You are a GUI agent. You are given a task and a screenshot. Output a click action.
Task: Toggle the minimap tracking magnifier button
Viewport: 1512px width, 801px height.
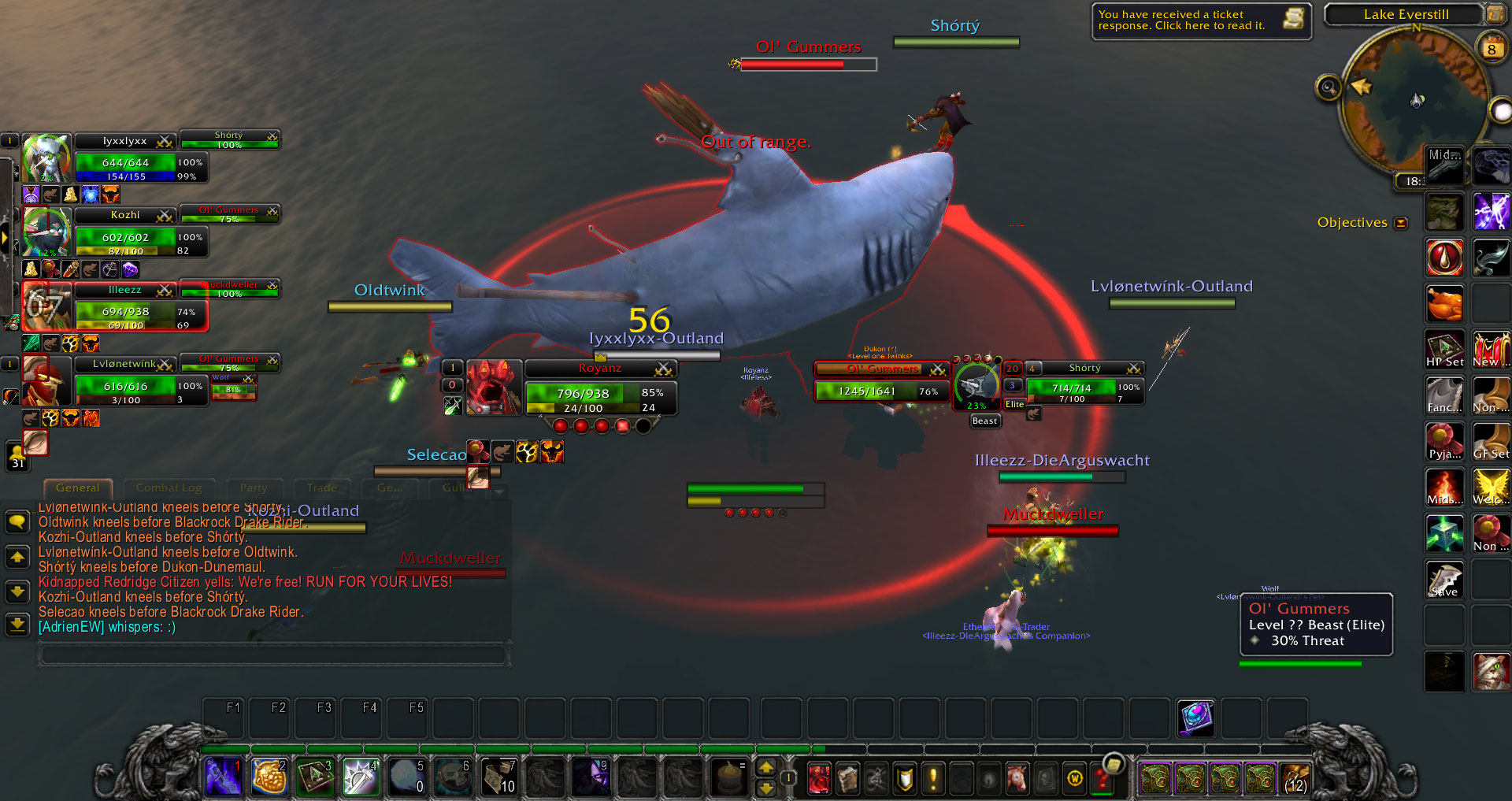(x=1329, y=87)
